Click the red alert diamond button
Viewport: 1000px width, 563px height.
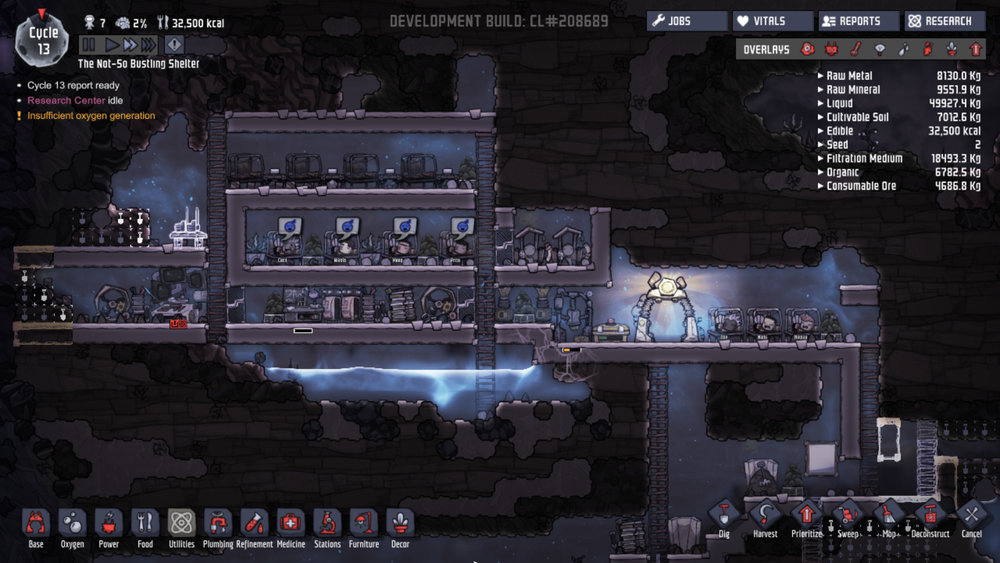click(174, 44)
